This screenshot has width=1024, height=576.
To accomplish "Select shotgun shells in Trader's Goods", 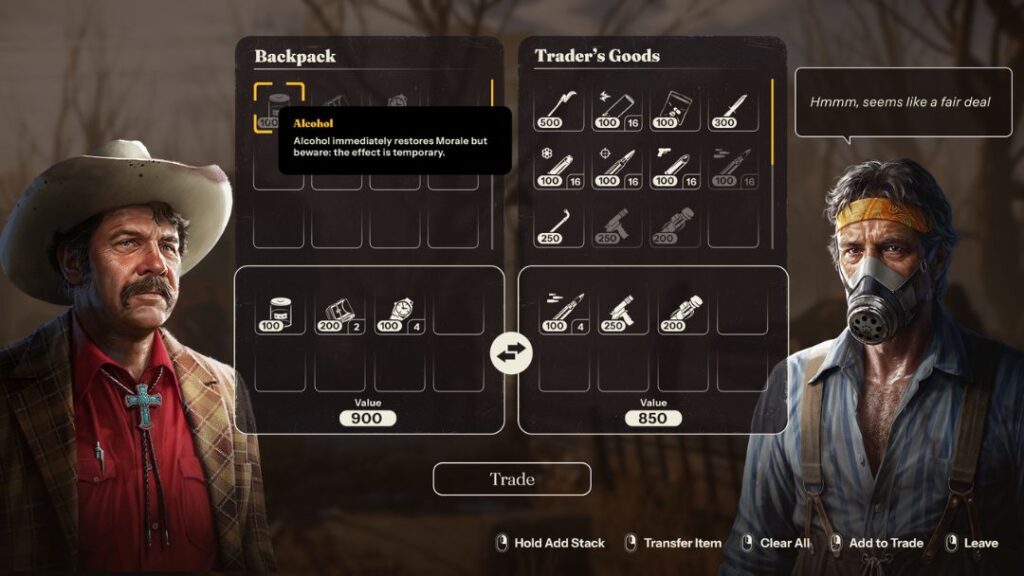I will [617, 108].
